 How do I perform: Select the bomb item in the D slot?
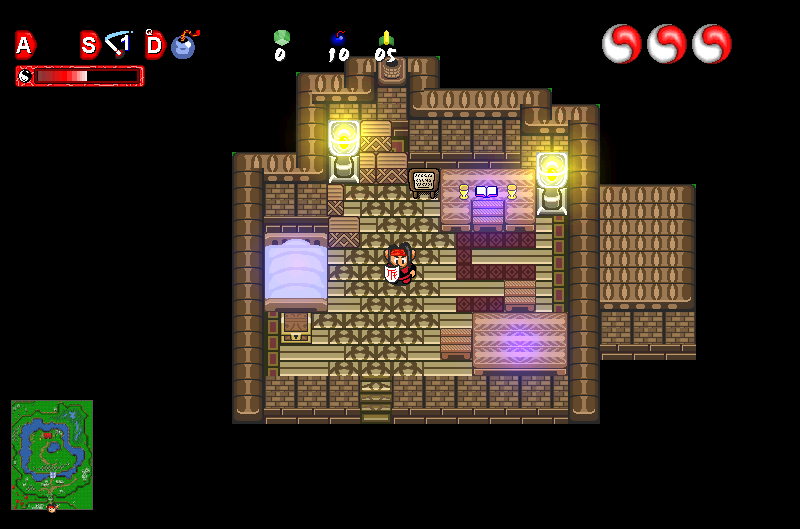point(184,45)
